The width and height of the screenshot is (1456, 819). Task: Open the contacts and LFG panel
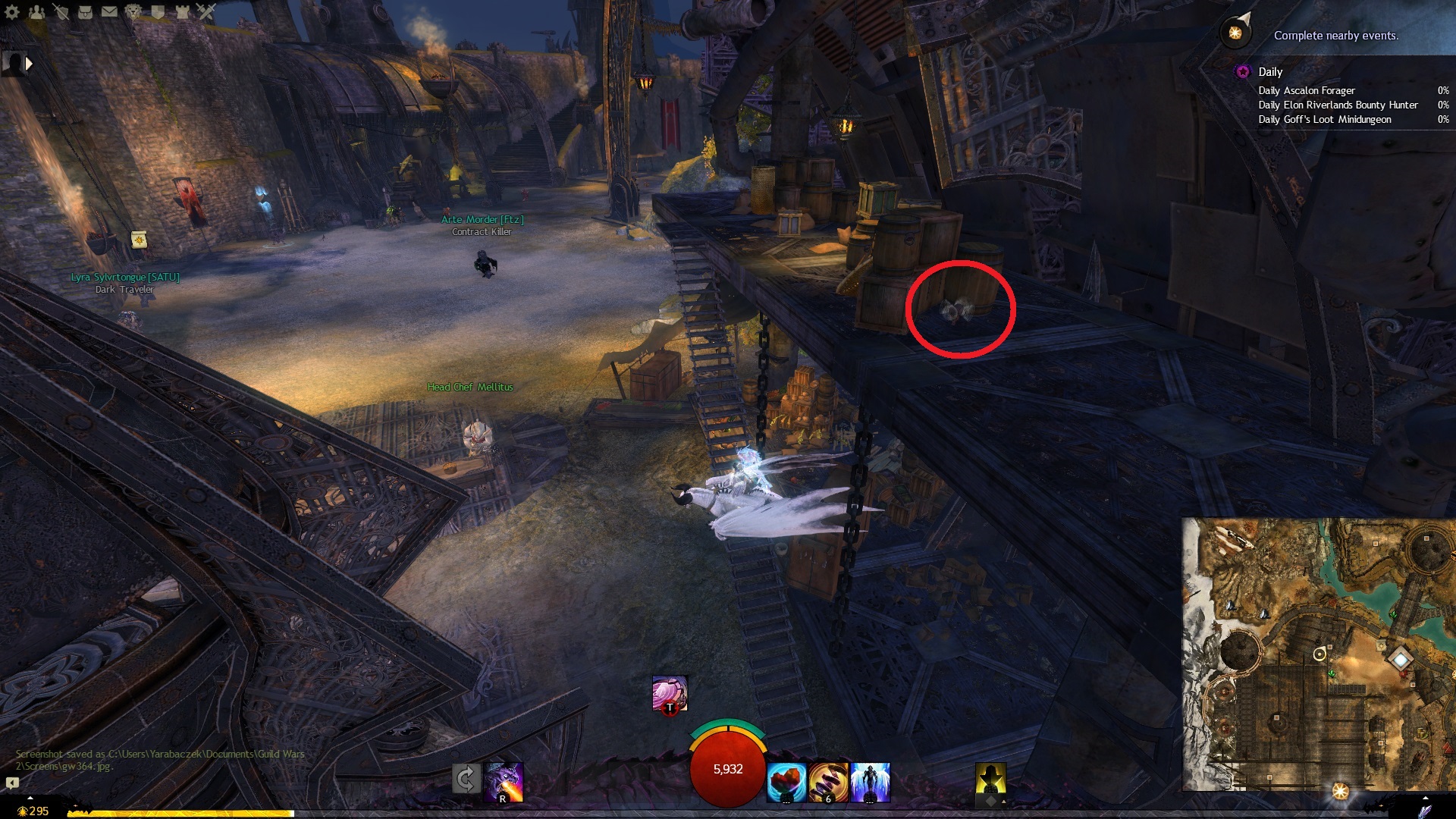click(36, 11)
